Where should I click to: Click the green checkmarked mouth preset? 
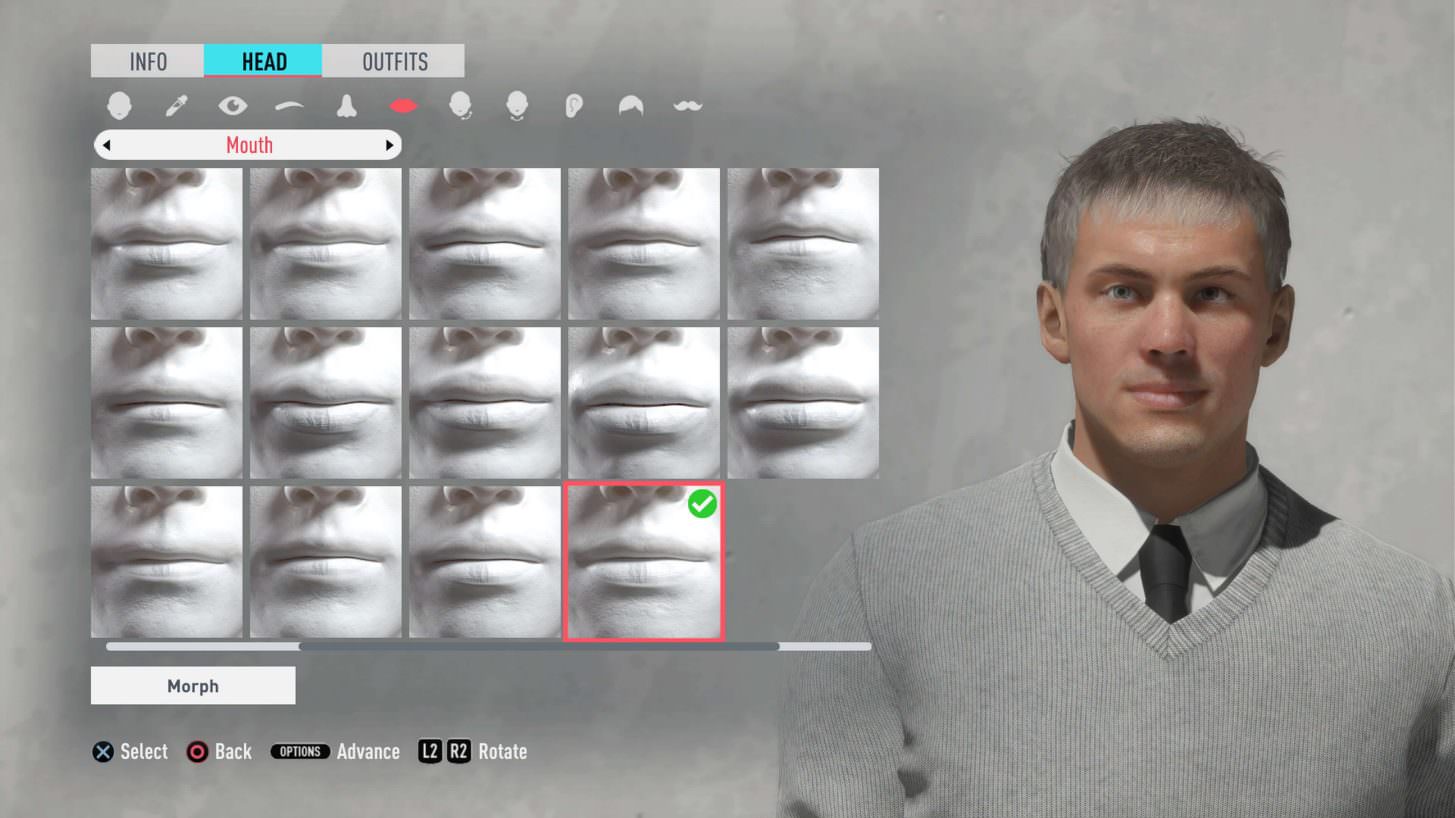(x=643, y=562)
